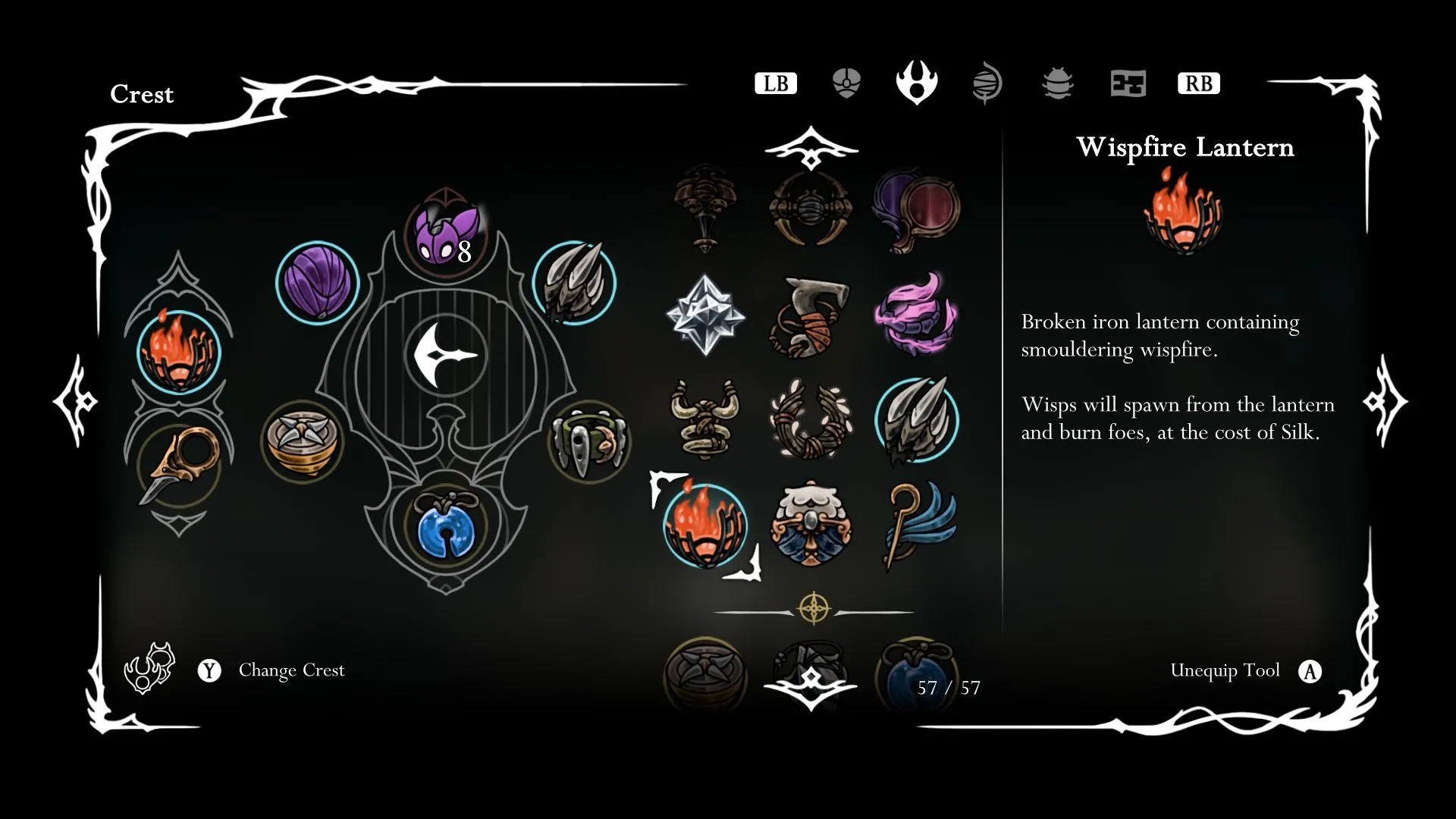Pick the white crystal shard in tool list
The height and width of the screenshot is (819, 1456).
click(x=705, y=315)
